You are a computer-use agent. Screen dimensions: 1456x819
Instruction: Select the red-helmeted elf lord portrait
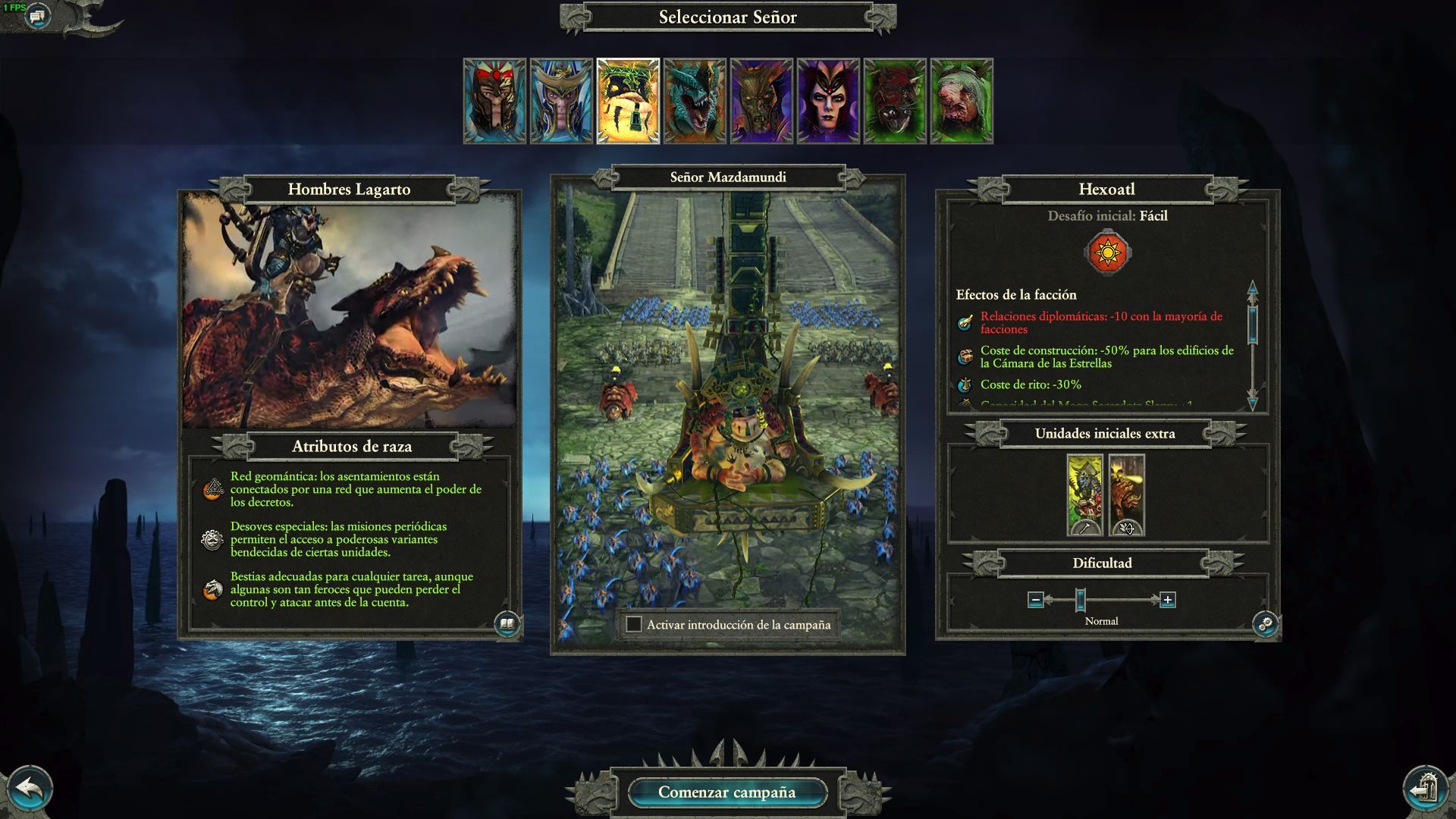[494, 101]
